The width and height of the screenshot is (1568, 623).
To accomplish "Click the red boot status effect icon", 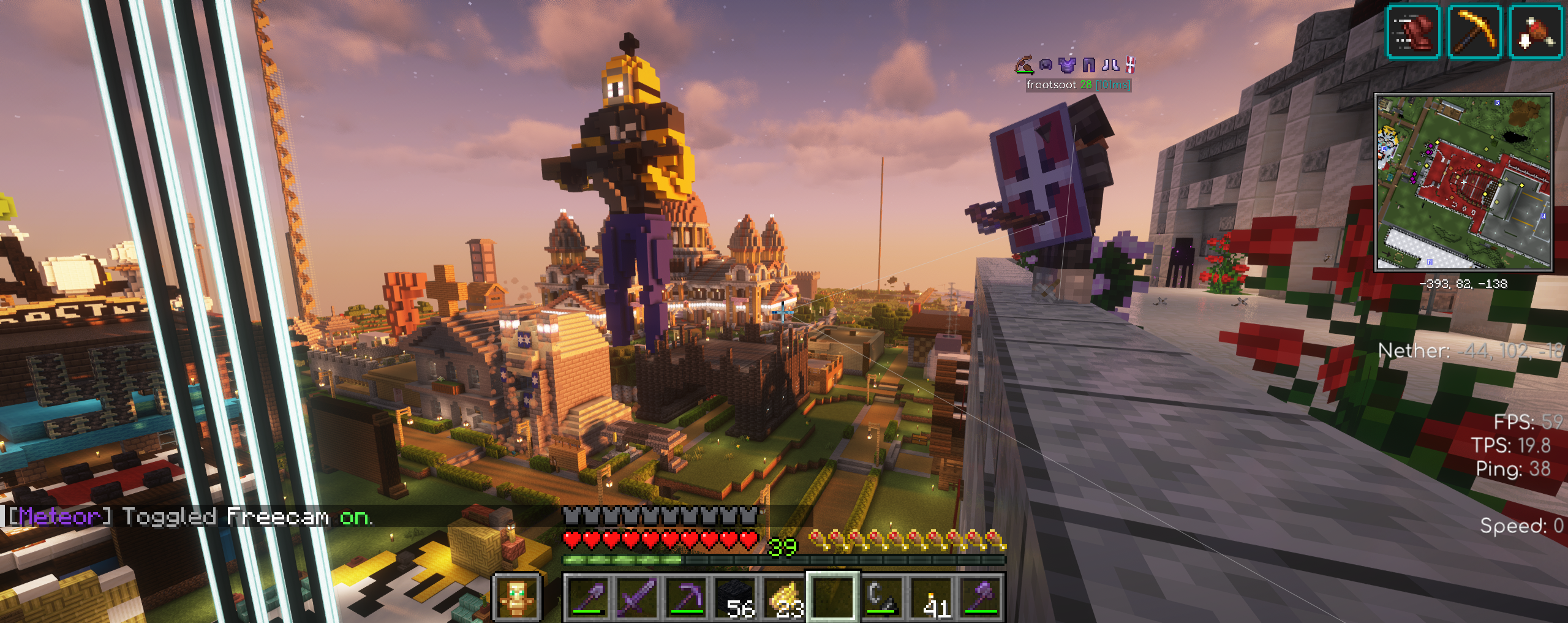I will (x=1413, y=32).
